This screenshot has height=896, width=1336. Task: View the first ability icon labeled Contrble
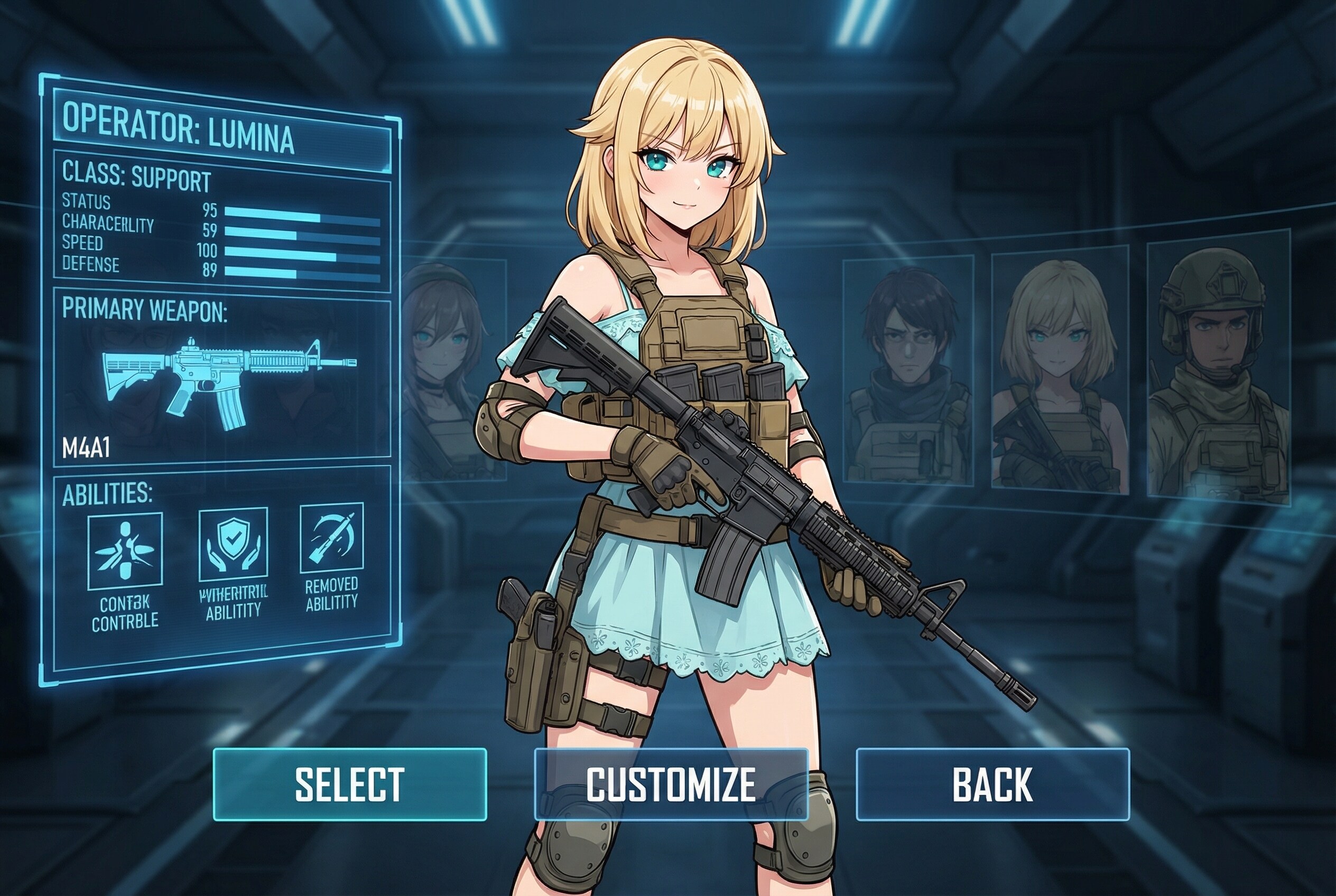(125, 551)
